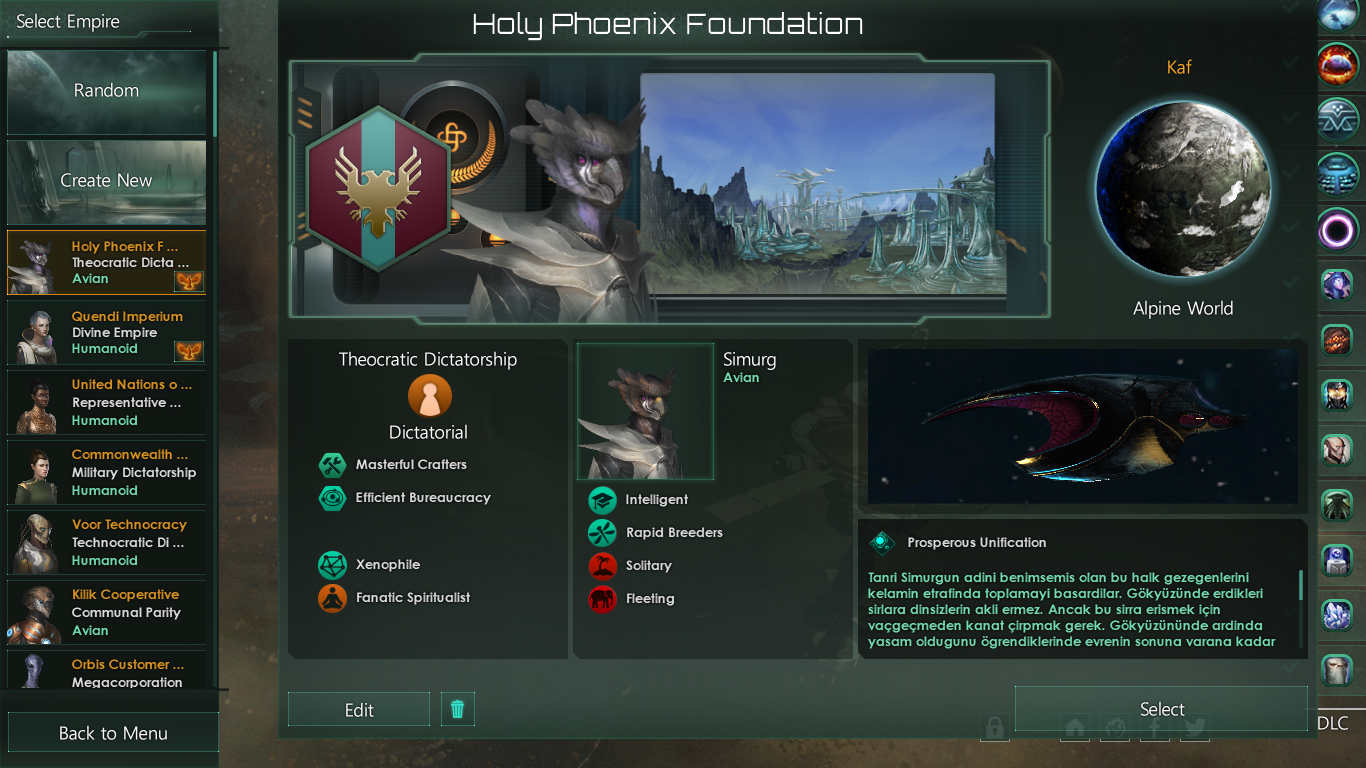1366x768 pixels.
Task: Pick the Quendi Imperium empire
Action: coord(106,333)
